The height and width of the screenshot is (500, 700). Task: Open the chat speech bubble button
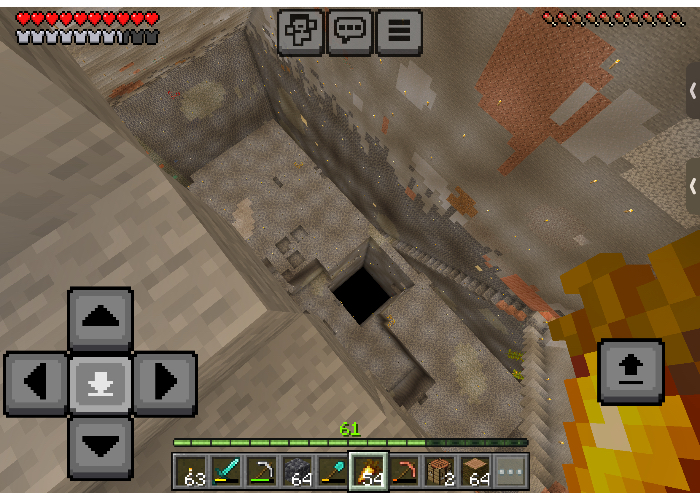[x=349, y=30]
